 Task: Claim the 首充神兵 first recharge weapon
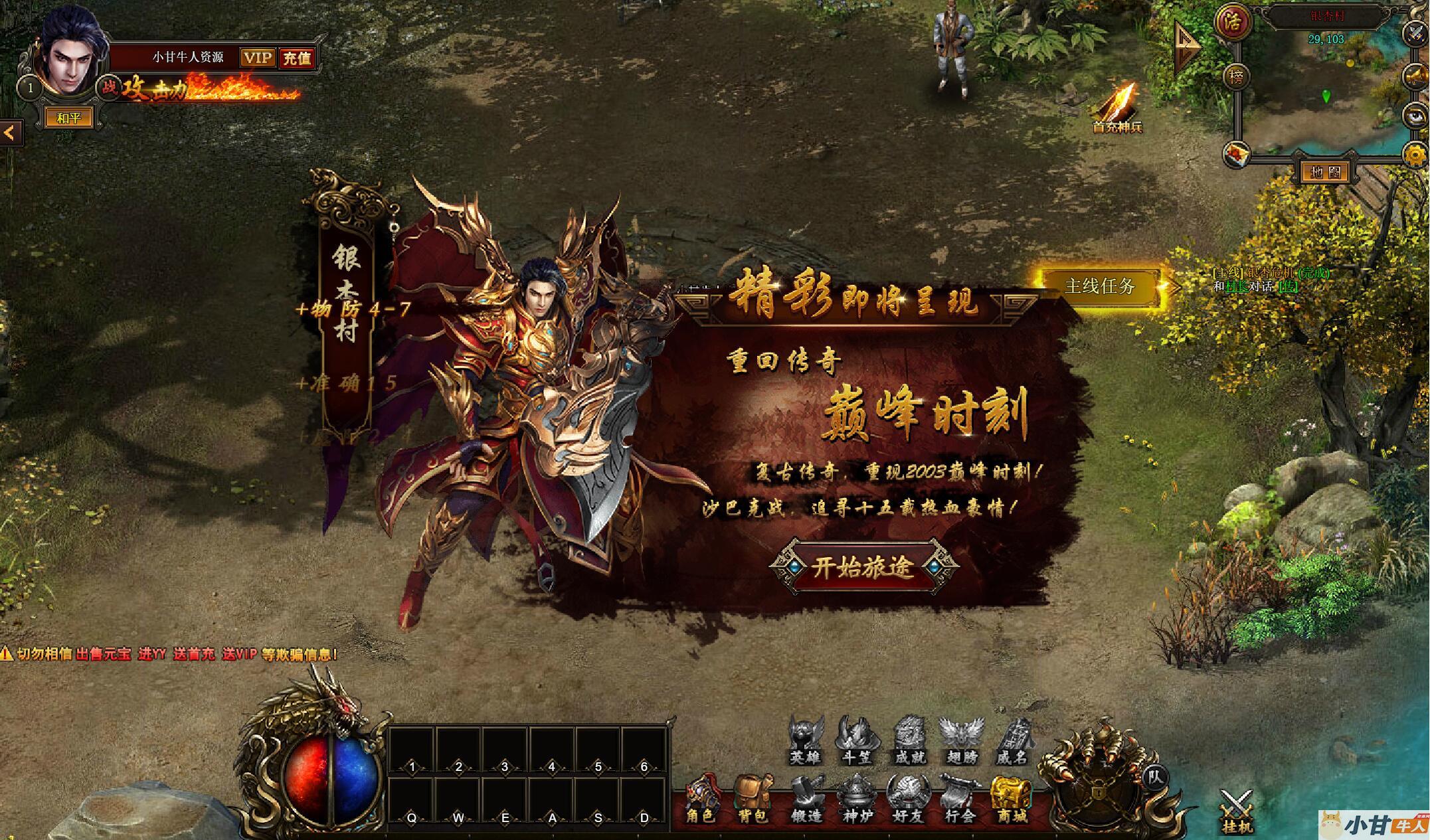click(1118, 108)
